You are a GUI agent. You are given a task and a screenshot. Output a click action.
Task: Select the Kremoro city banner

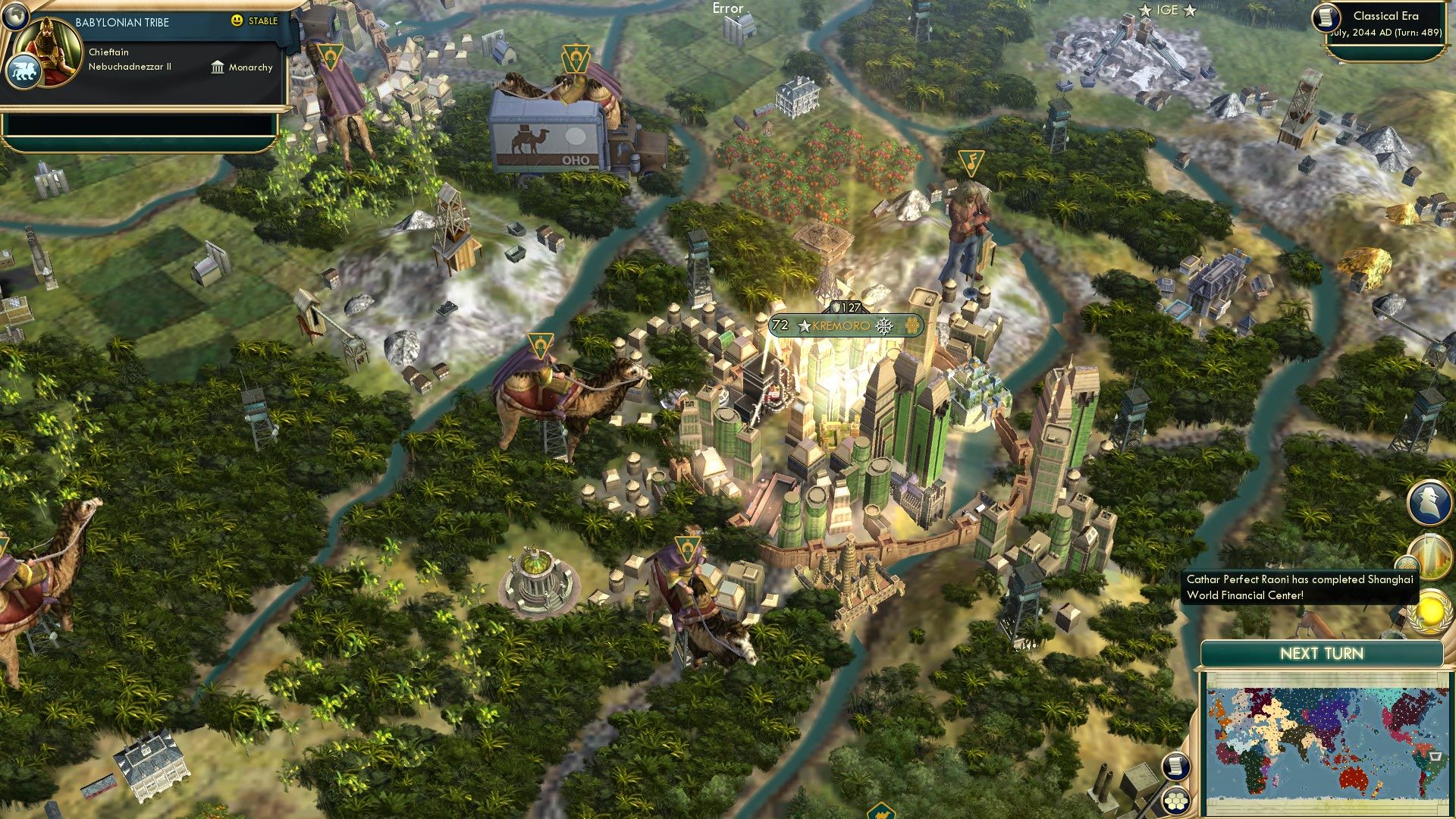(846, 326)
